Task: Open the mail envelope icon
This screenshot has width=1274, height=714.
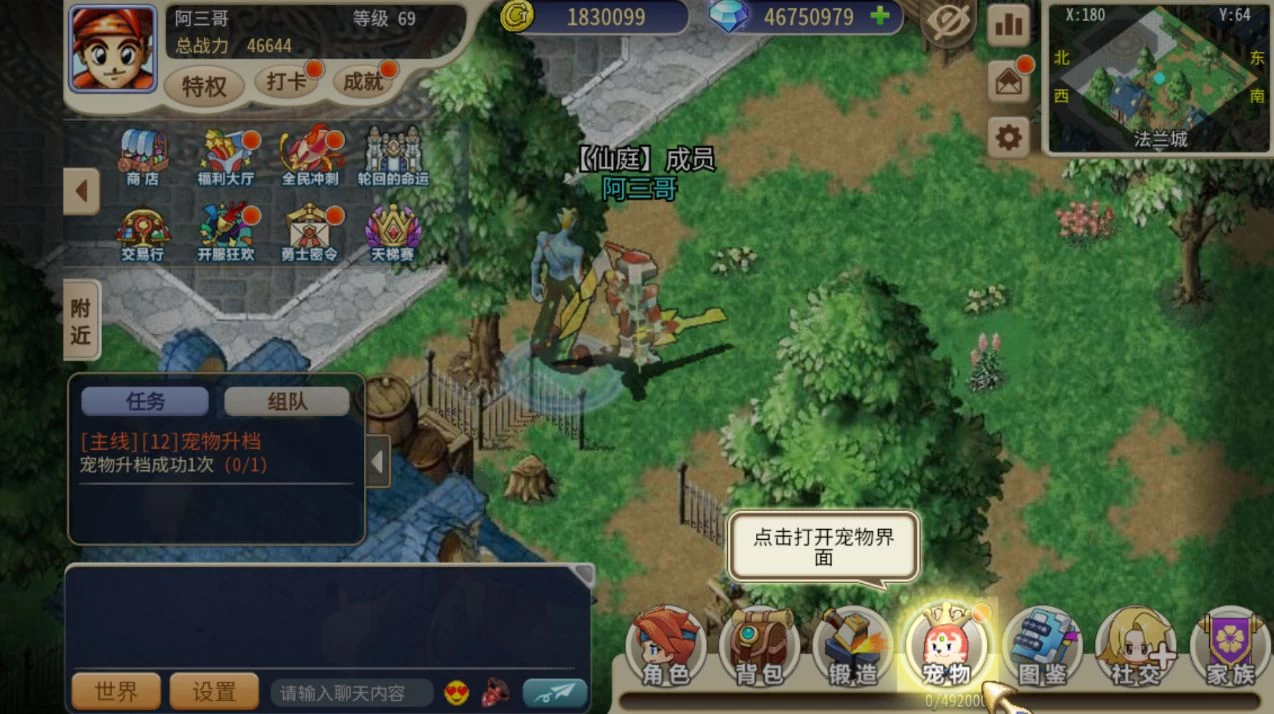Action: click(x=1008, y=82)
